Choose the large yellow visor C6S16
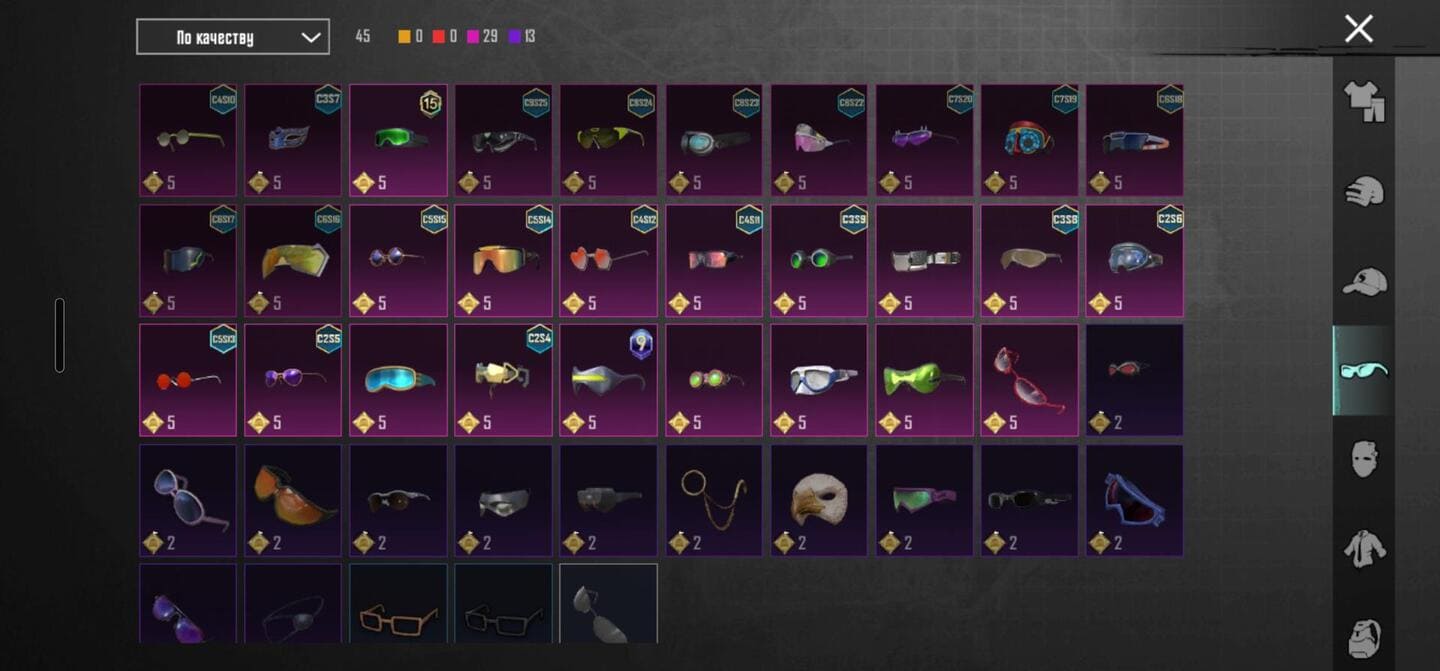This screenshot has height=671, width=1440. point(293,260)
